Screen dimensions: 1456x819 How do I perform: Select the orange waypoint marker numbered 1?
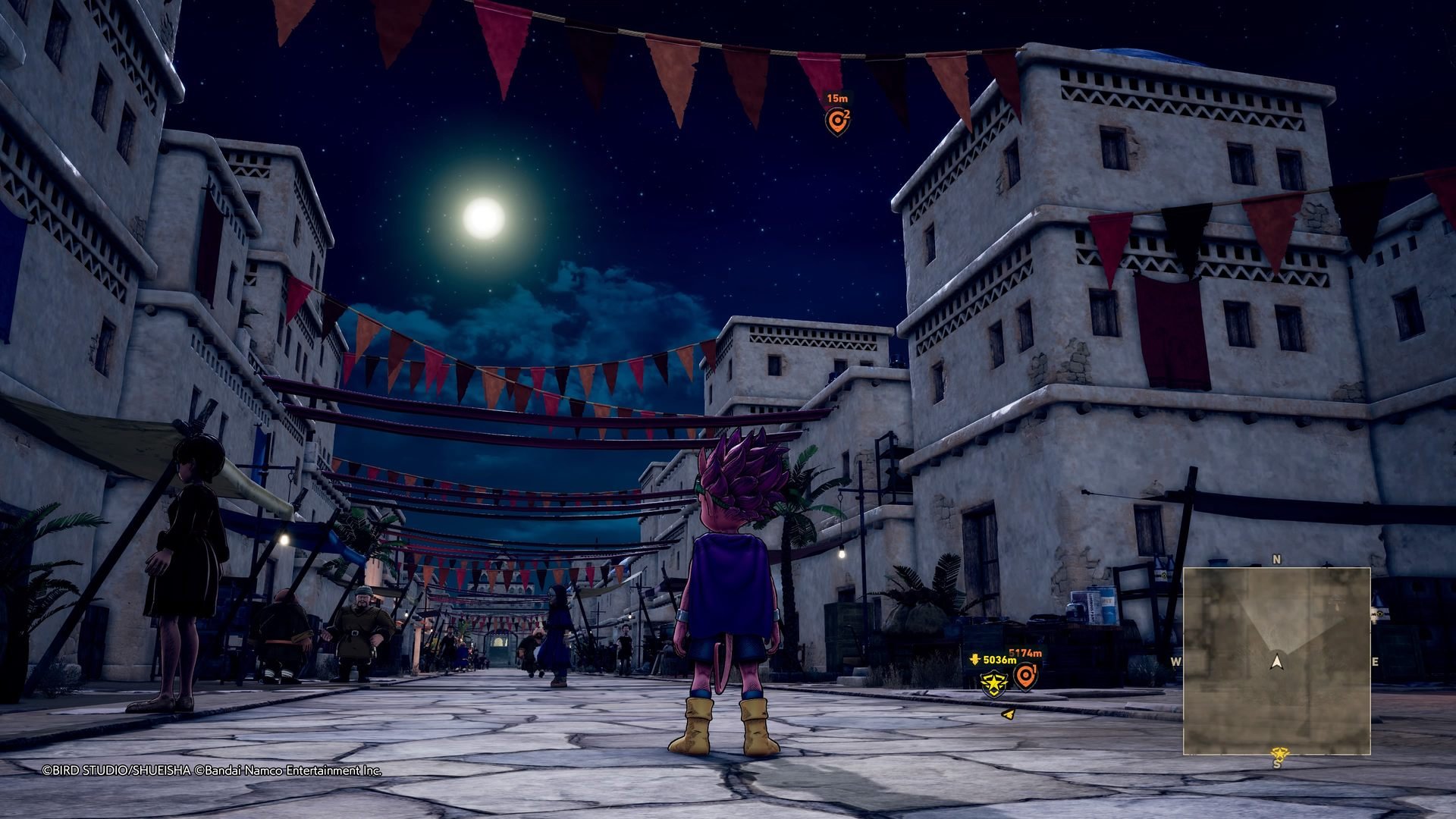1025,675
